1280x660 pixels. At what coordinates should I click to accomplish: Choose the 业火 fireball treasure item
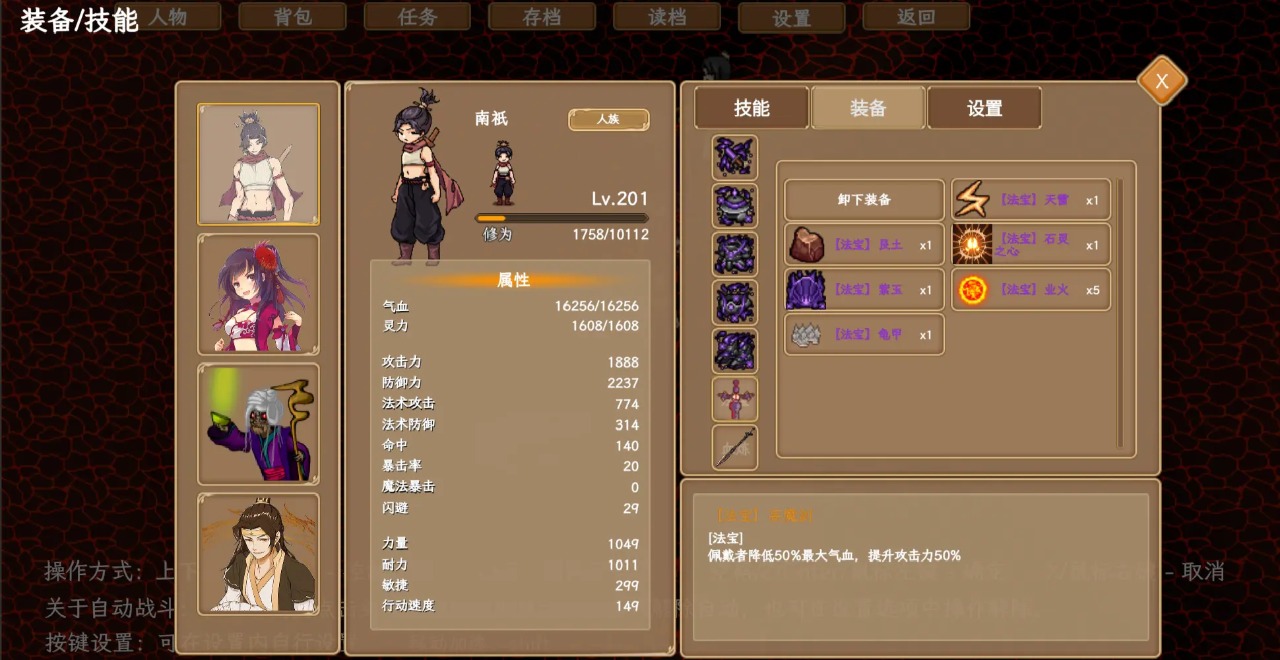coord(1031,290)
